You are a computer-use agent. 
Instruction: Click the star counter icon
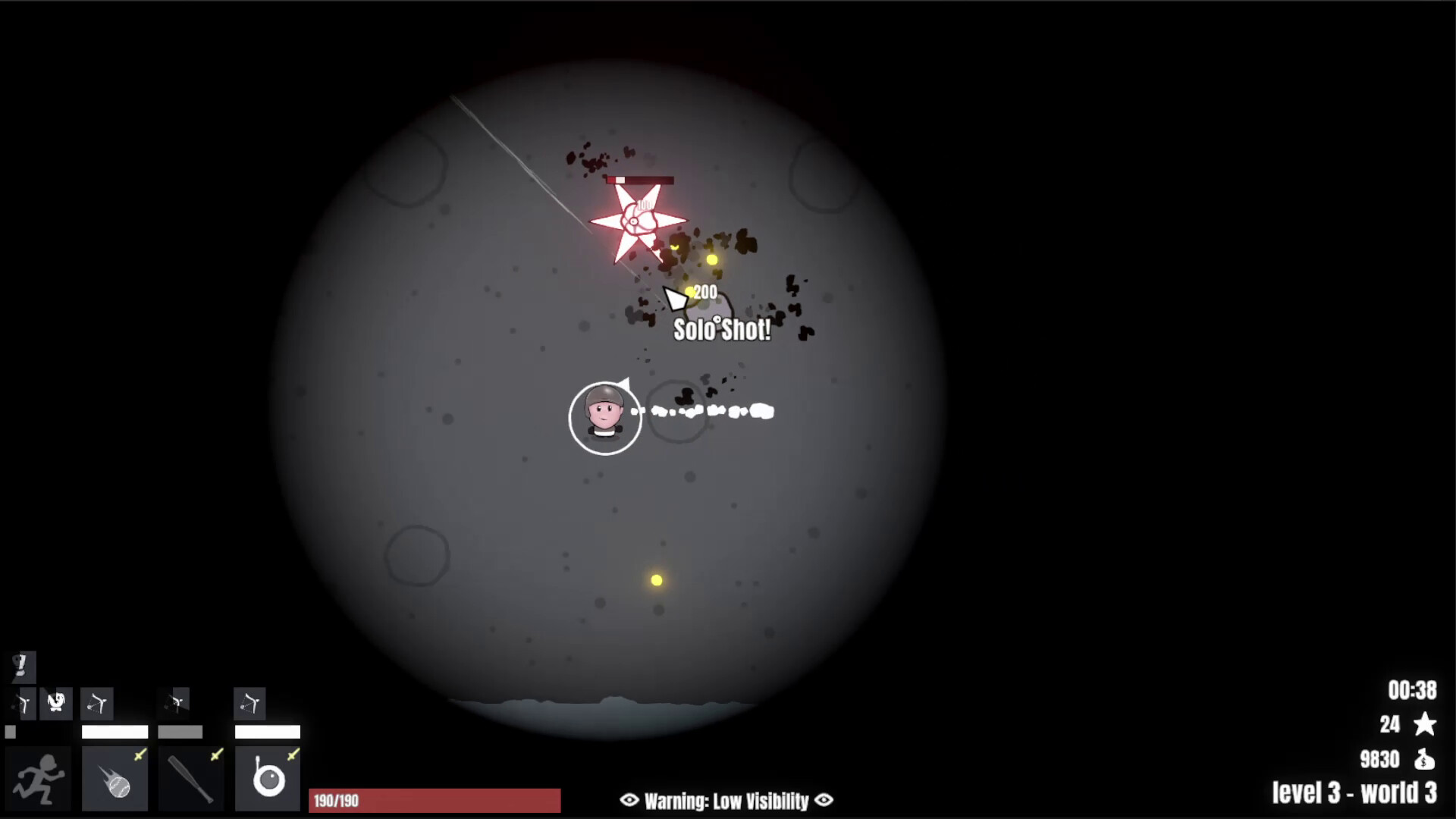[x=1423, y=724]
